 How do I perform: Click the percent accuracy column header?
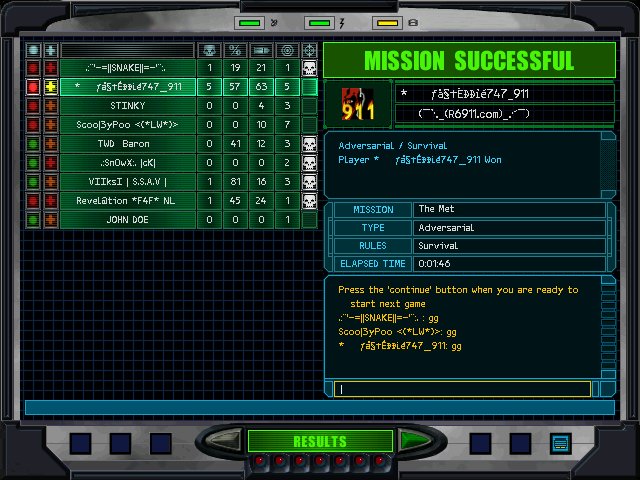point(235,50)
